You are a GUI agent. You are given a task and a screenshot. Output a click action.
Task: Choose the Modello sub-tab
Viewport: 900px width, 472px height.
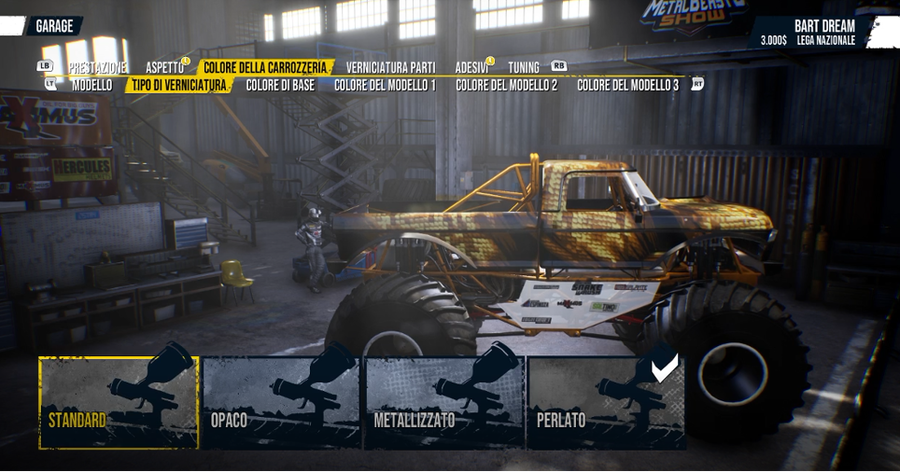pos(92,85)
